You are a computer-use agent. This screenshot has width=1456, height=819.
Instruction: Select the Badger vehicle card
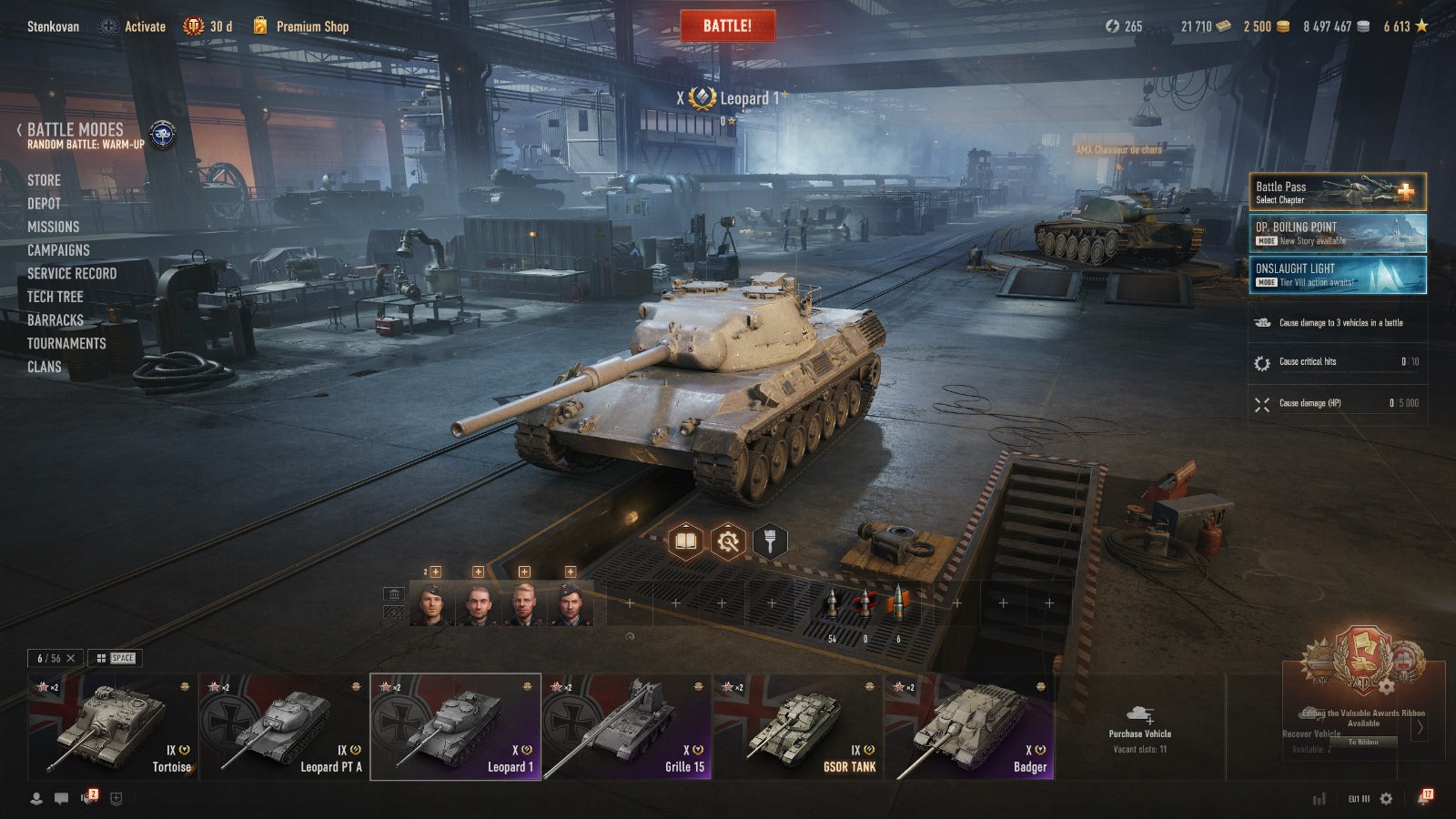tap(969, 726)
